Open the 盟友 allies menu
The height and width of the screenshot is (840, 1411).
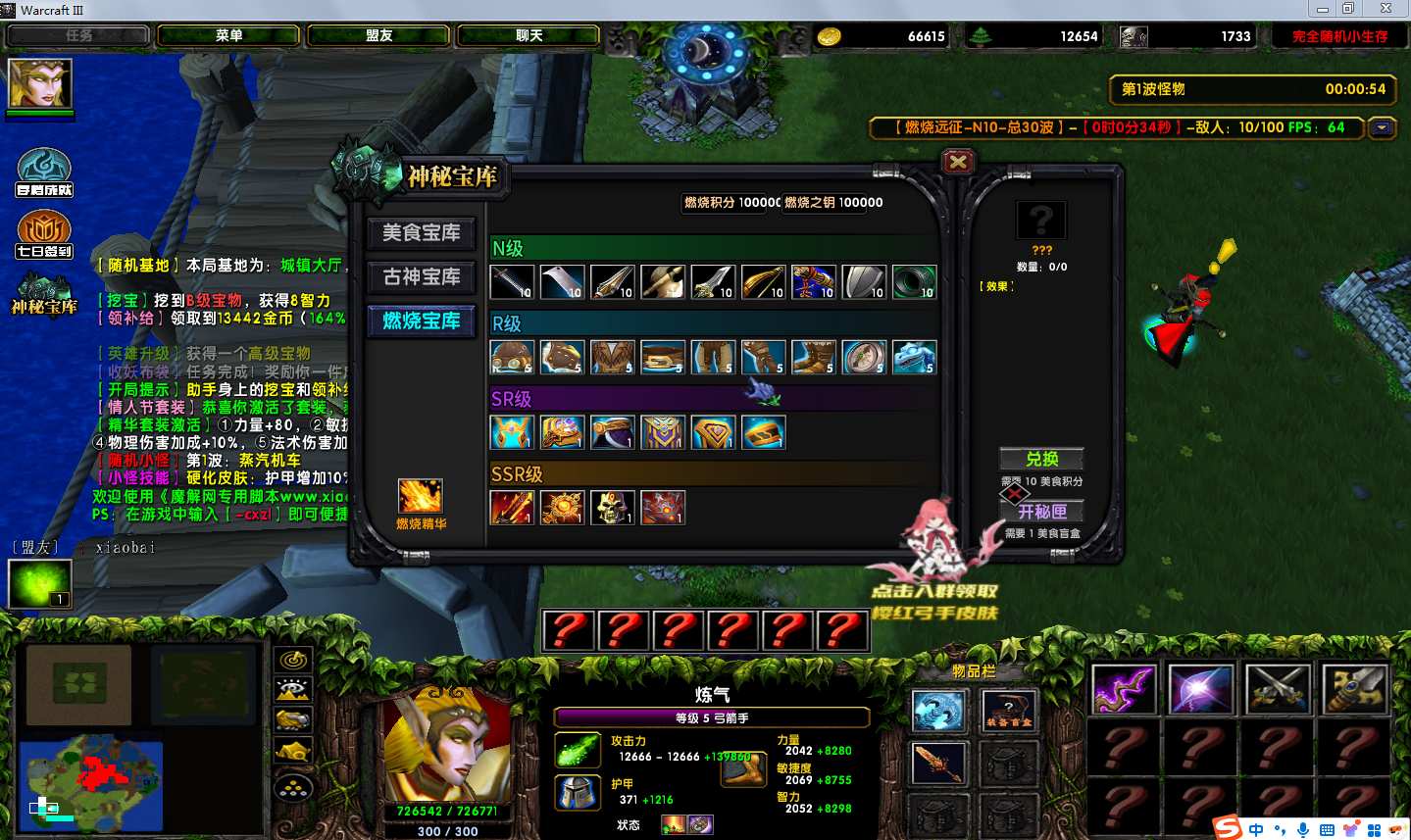point(378,35)
